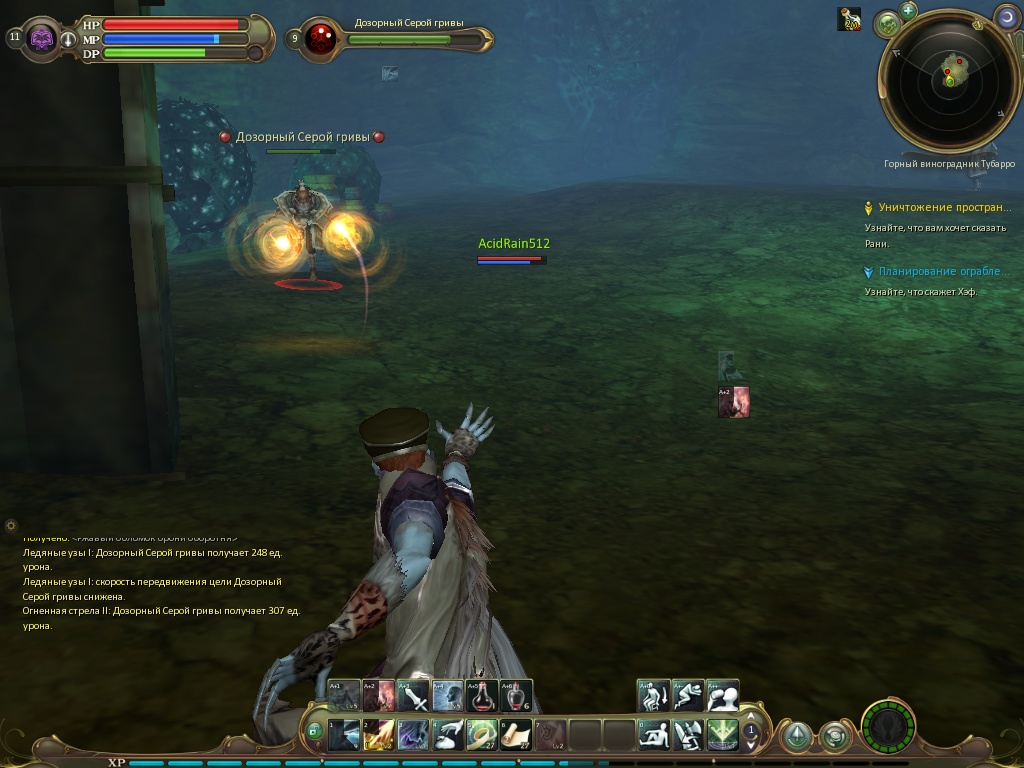Click the green downward arrows skill icon
This screenshot has width=1024, height=768.
722,735
